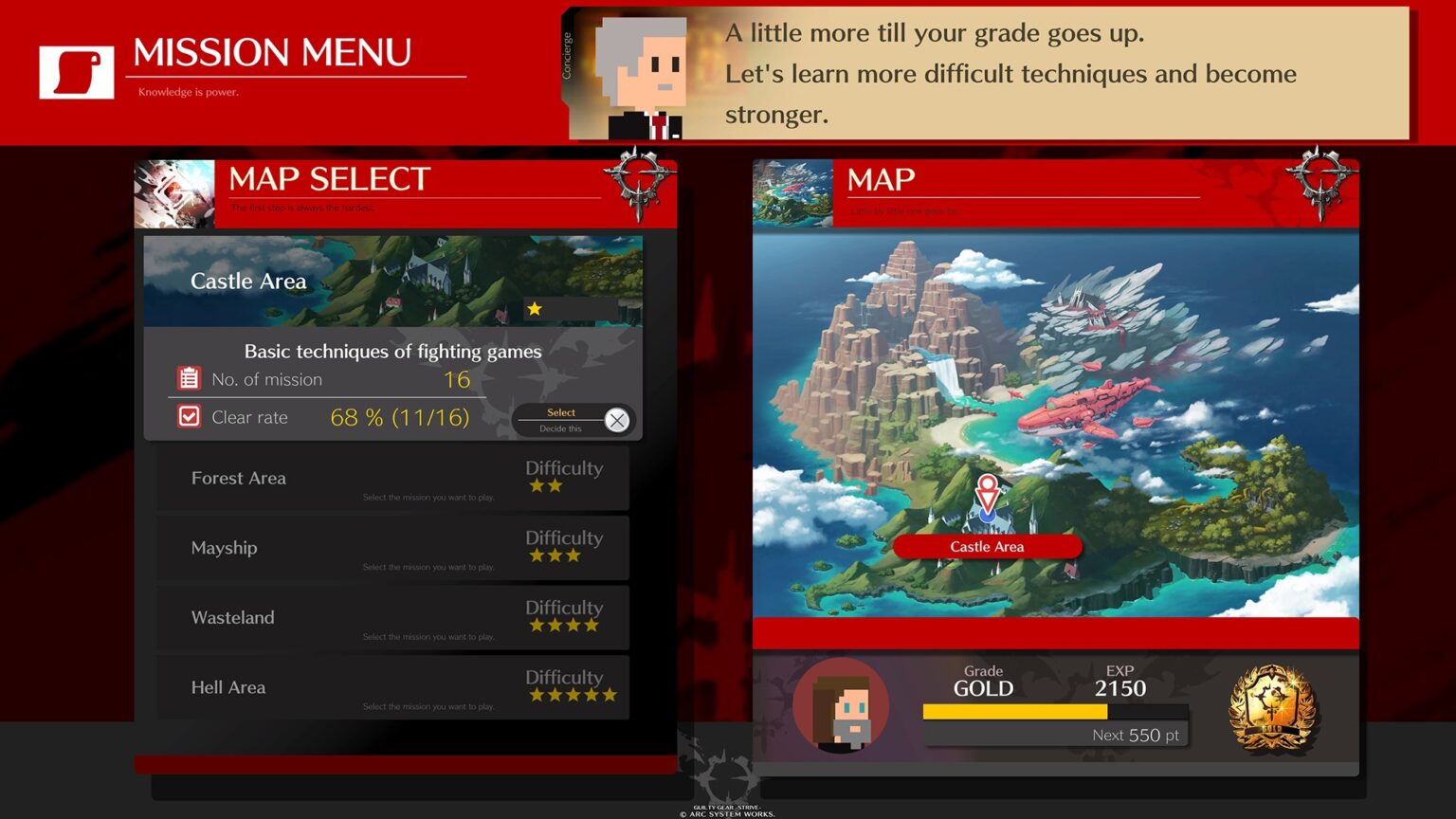Click the circled X on the Select button
The height and width of the screenshot is (819, 1456).
[617, 420]
